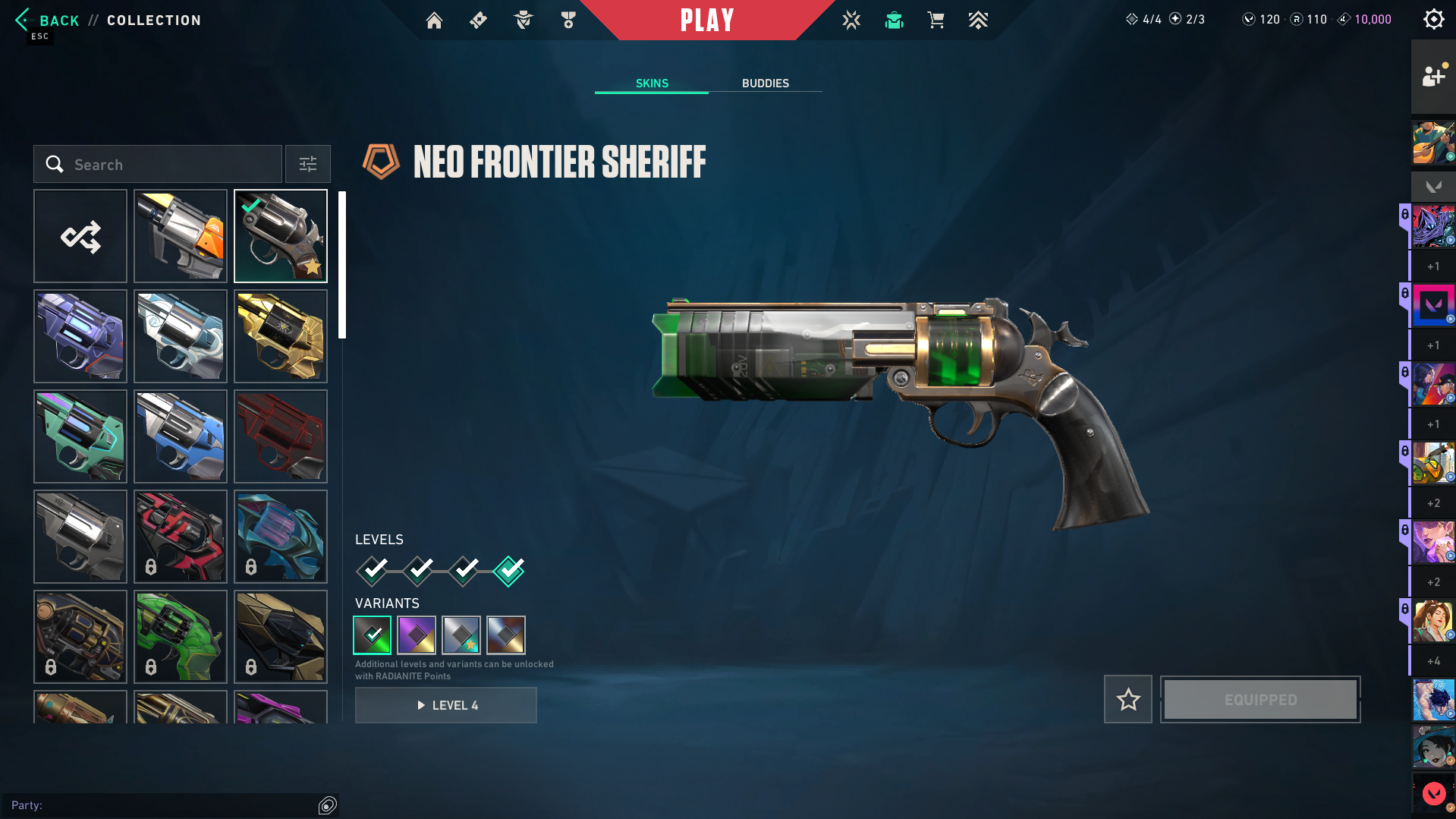Image resolution: width=1456 pixels, height=819 pixels.
Task: Play the Level 4 preview video
Action: point(446,705)
